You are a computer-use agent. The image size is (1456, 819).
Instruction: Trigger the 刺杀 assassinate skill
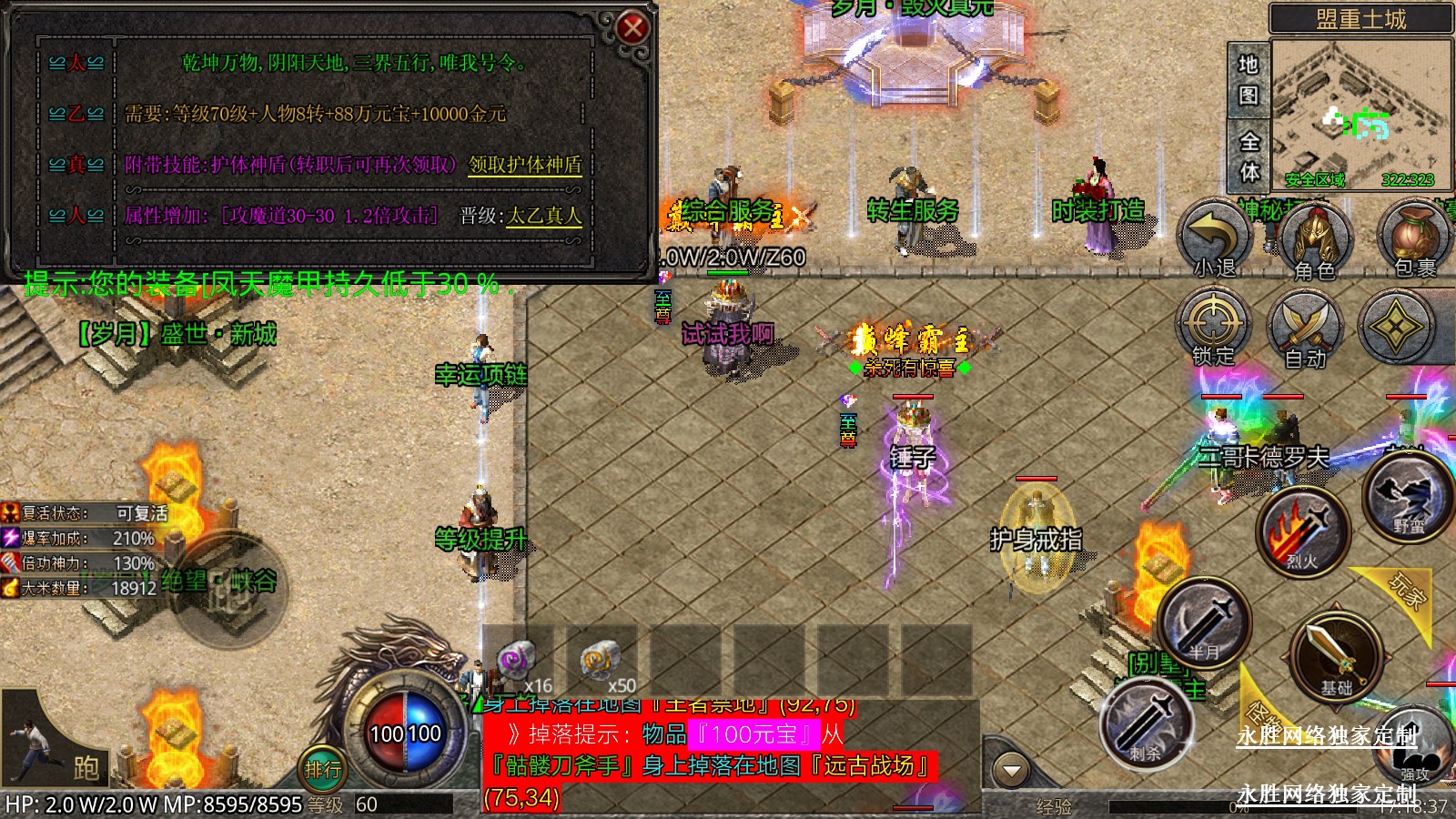1147,723
